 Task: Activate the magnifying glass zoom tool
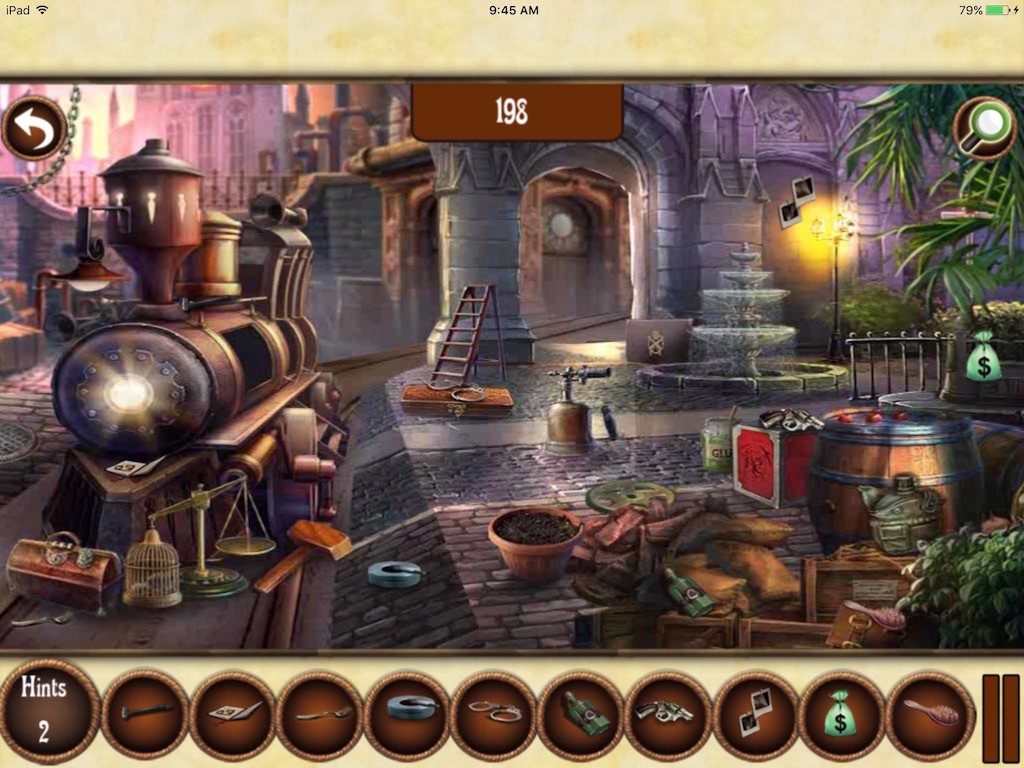click(984, 128)
